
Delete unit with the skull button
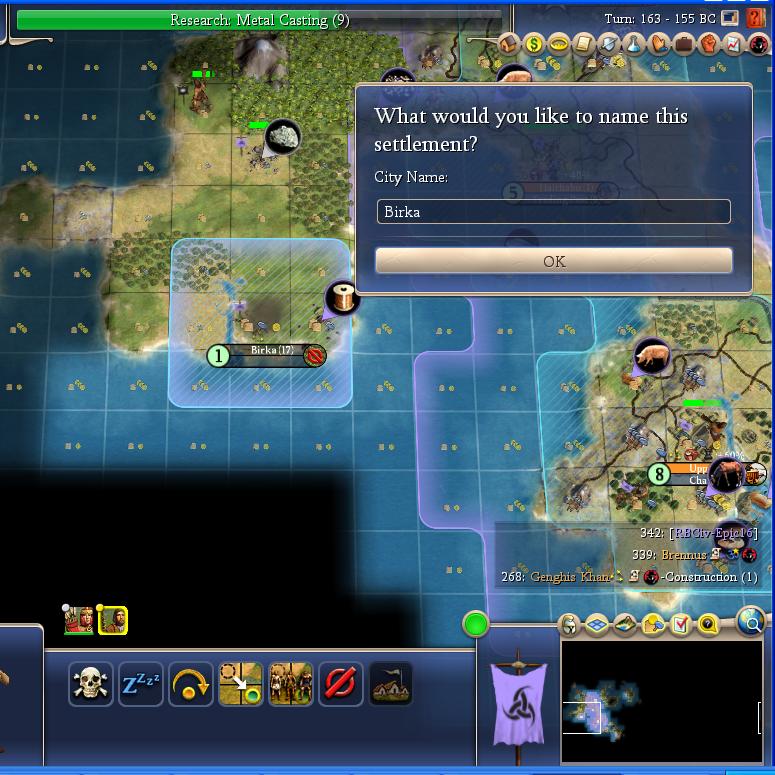click(91, 685)
